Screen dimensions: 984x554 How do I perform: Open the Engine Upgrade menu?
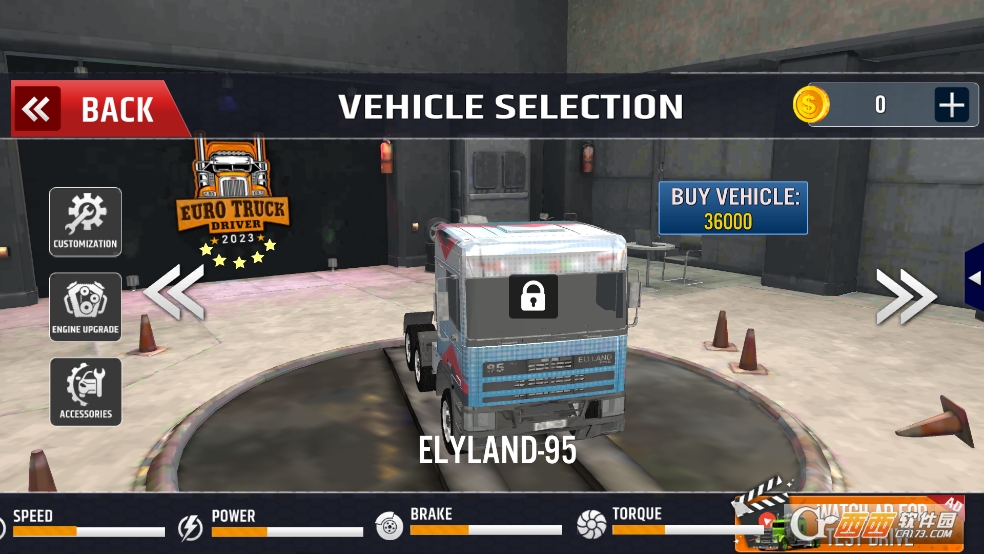85,306
